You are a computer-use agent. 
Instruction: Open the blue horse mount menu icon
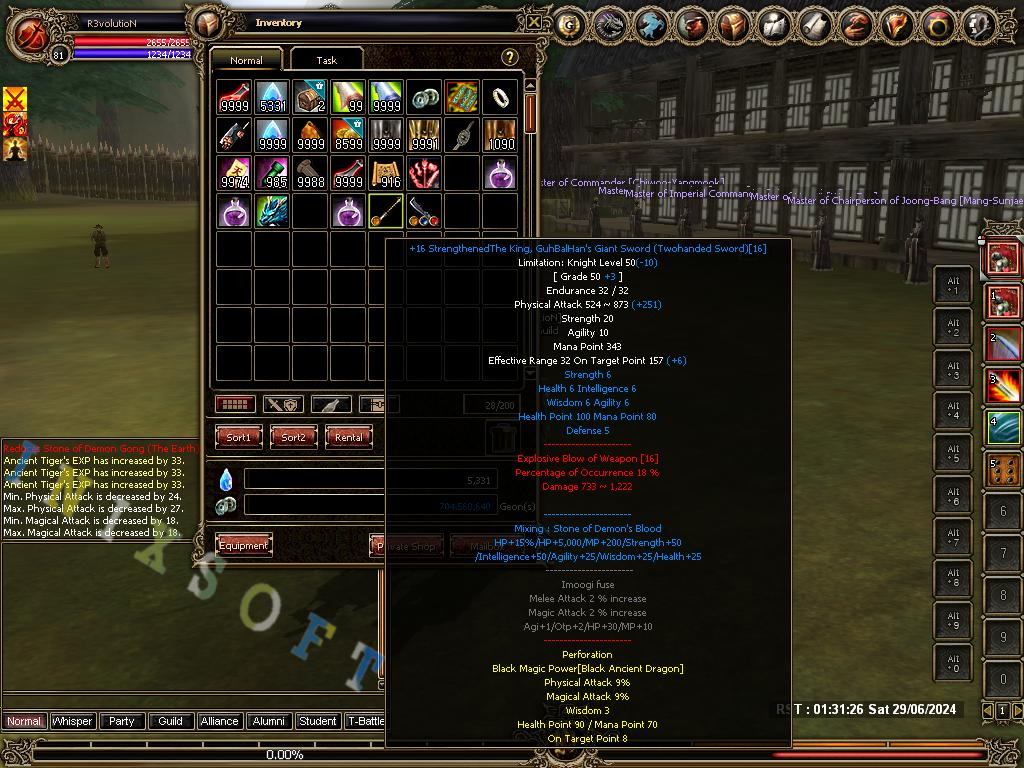(x=652, y=25)
